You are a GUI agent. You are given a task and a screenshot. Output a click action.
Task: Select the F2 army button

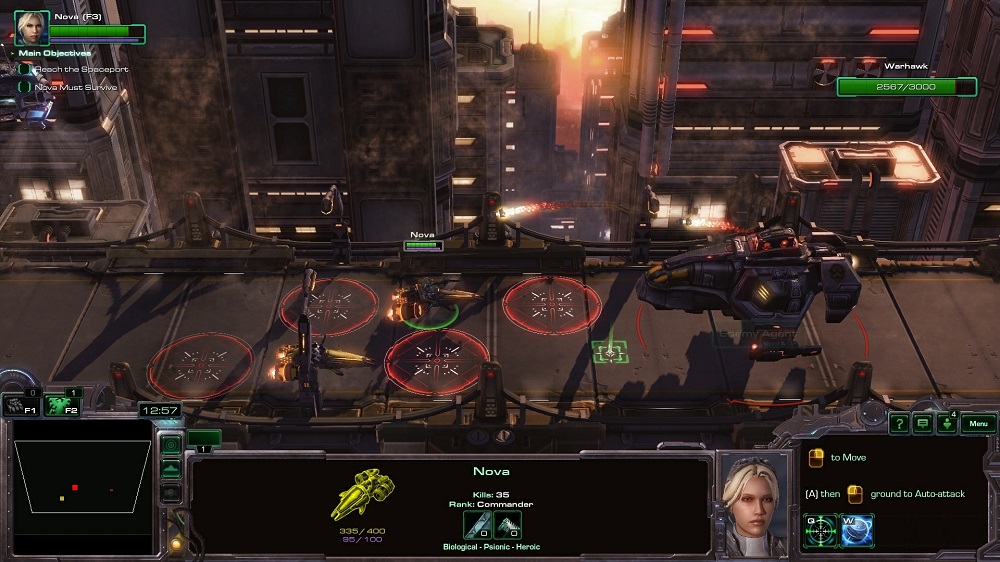pos(62,406)
